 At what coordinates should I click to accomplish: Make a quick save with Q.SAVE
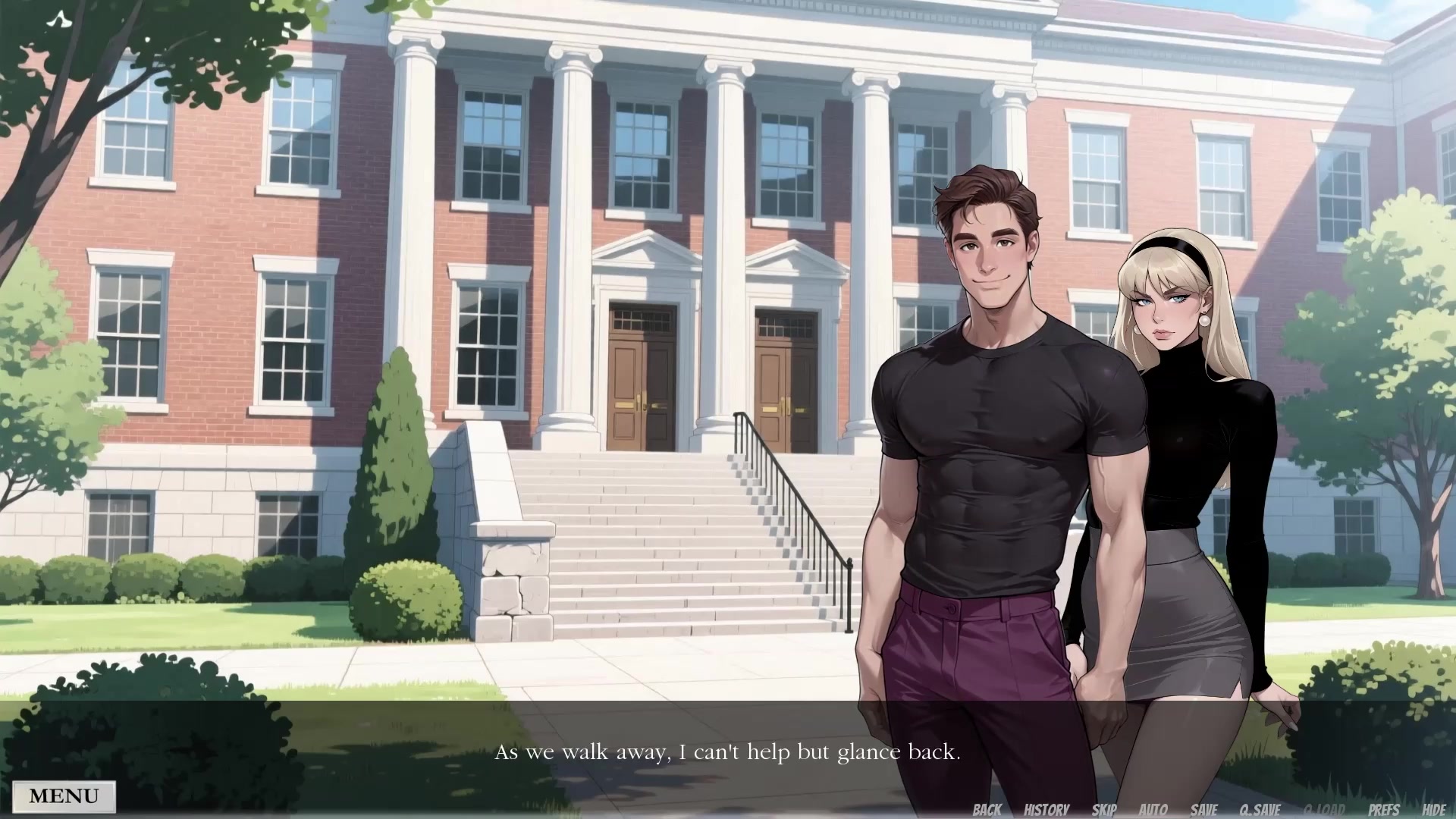click(1259, 808)
